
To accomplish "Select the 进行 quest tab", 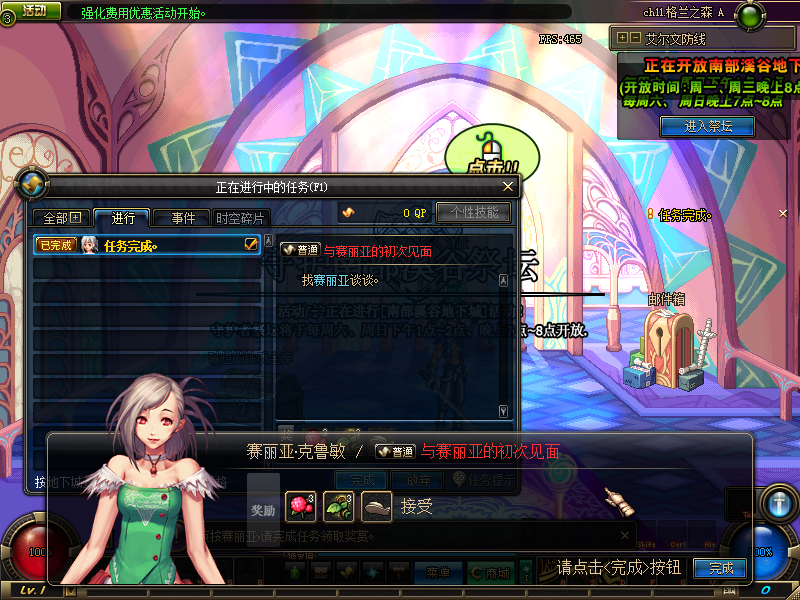I will pos(122,218).
